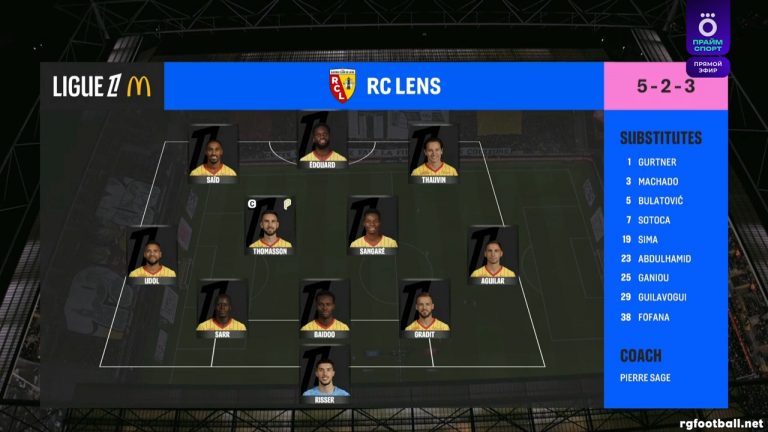The width and height of the screenshot is (768, 432).
Task: Select substitute Abdulhamid
Action: 665,259
